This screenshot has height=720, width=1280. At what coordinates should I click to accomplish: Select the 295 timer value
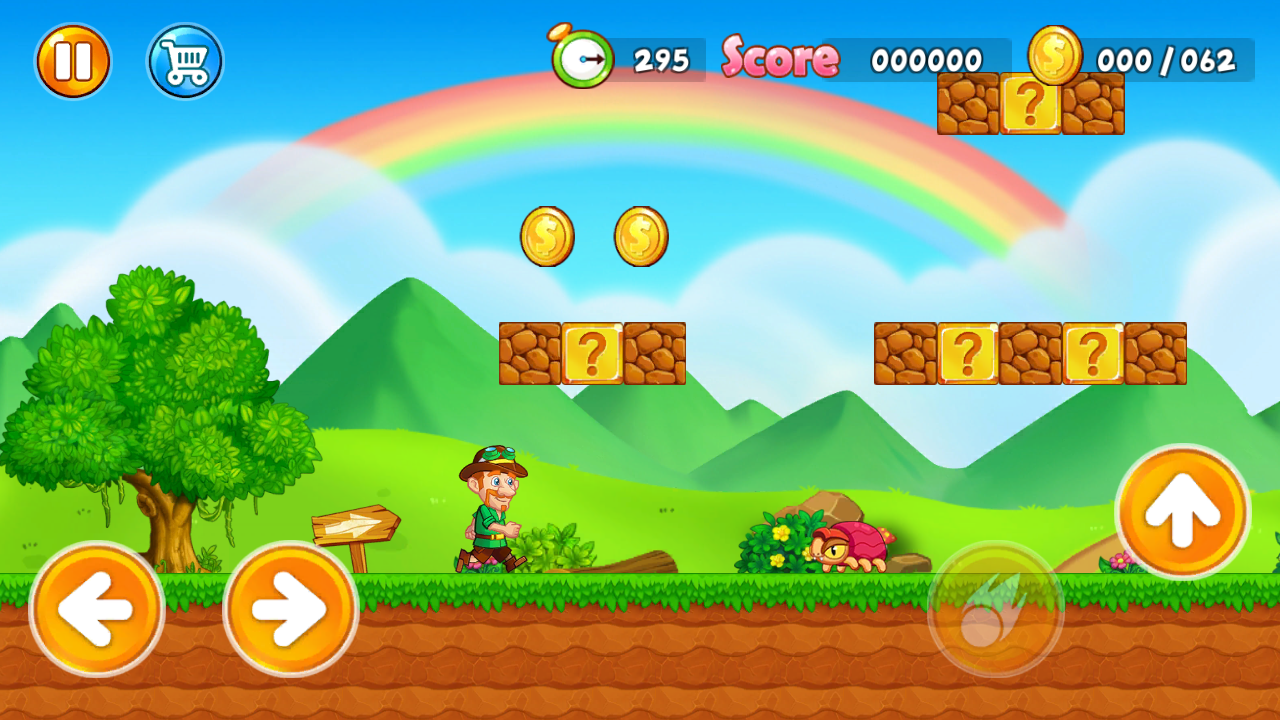(660, 60)
